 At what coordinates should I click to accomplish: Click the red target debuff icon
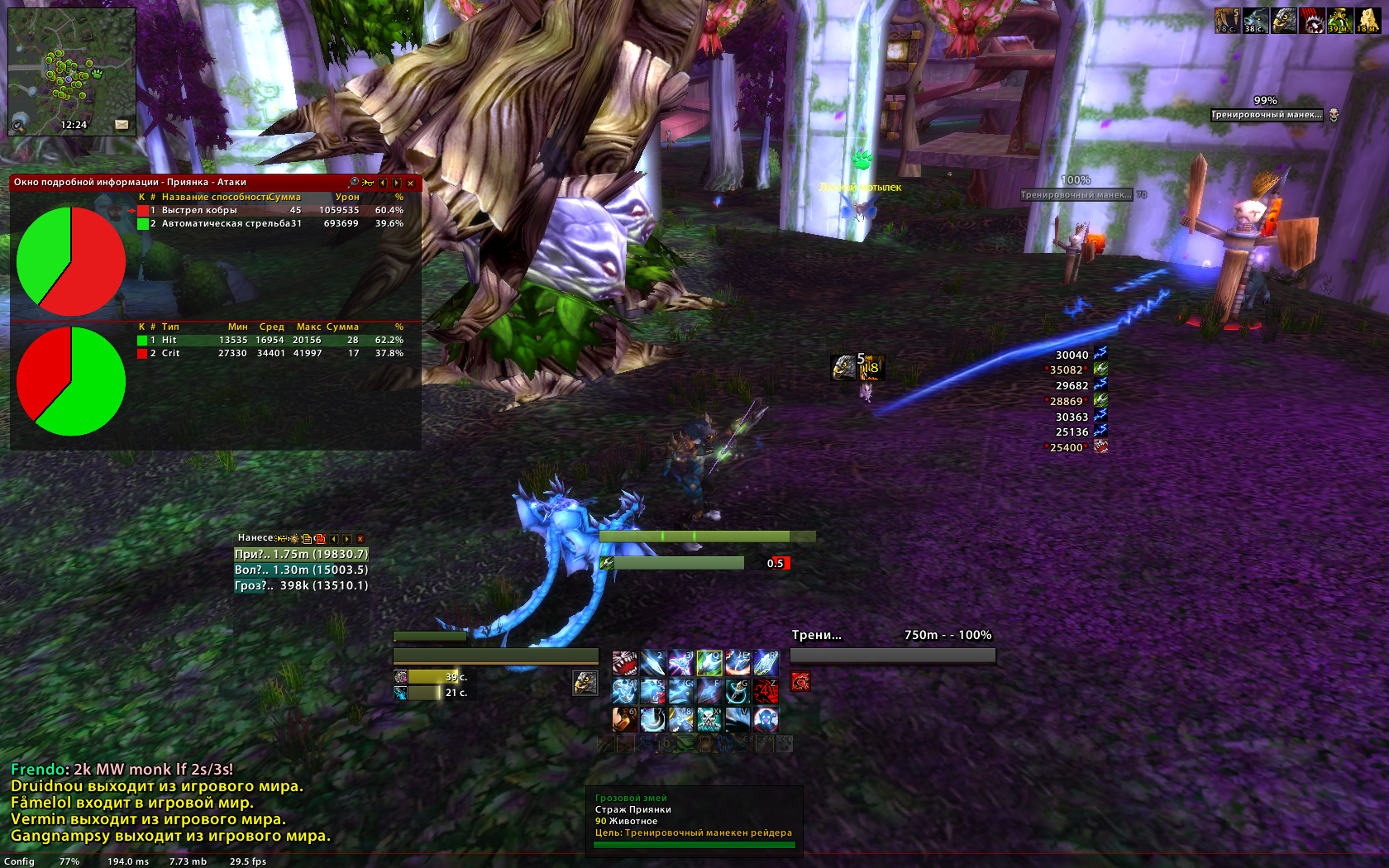[800, 681]
